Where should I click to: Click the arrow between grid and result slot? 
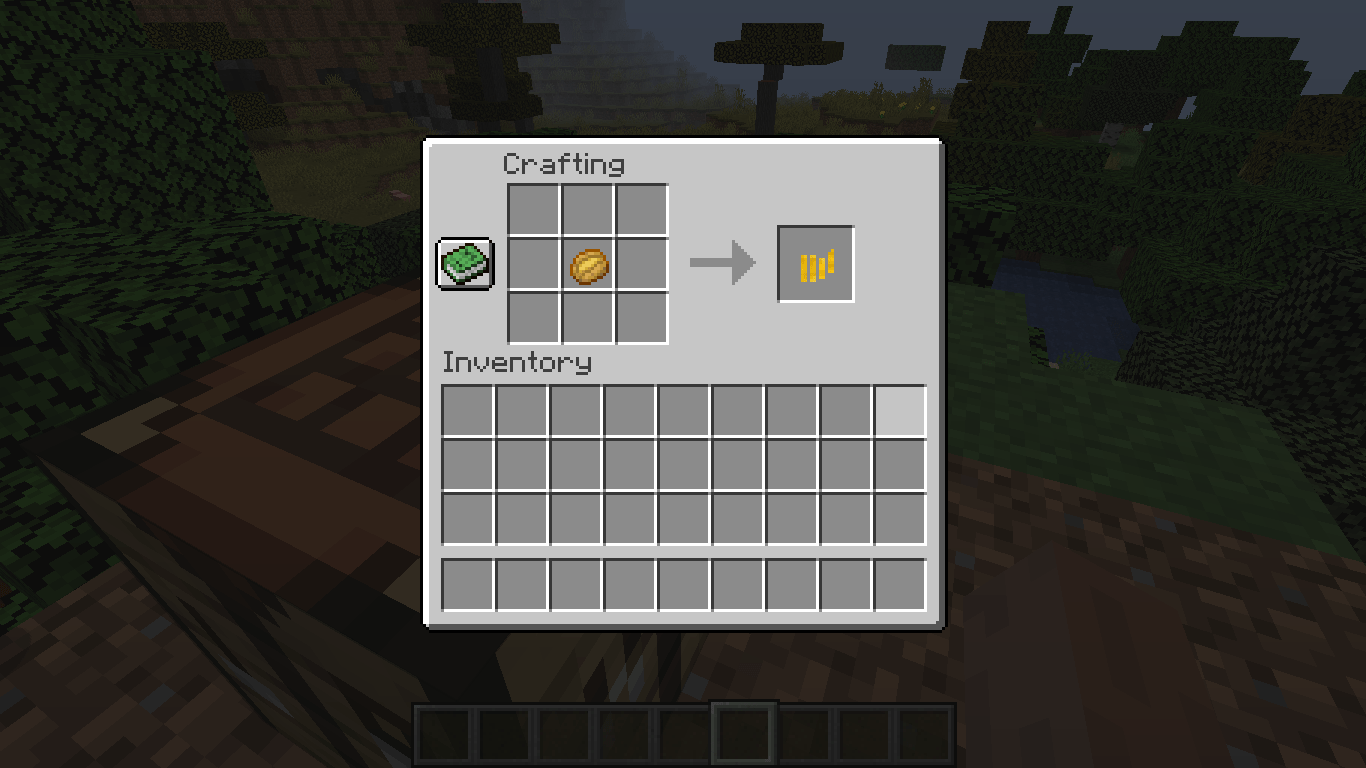coord(722,263)
